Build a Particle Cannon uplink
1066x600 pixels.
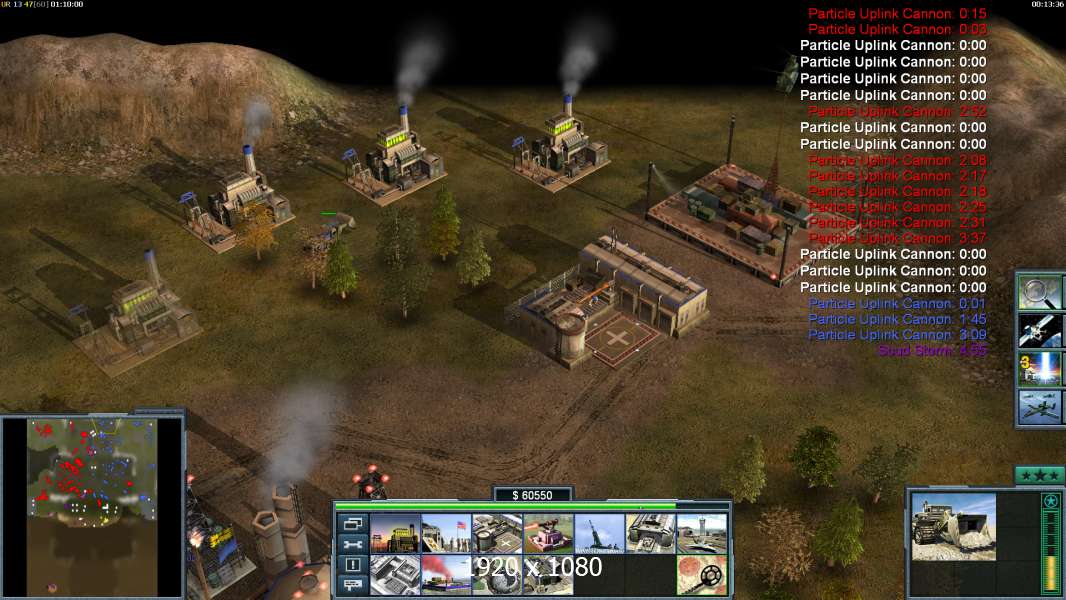pyautogui.click(x=497, y=575)
